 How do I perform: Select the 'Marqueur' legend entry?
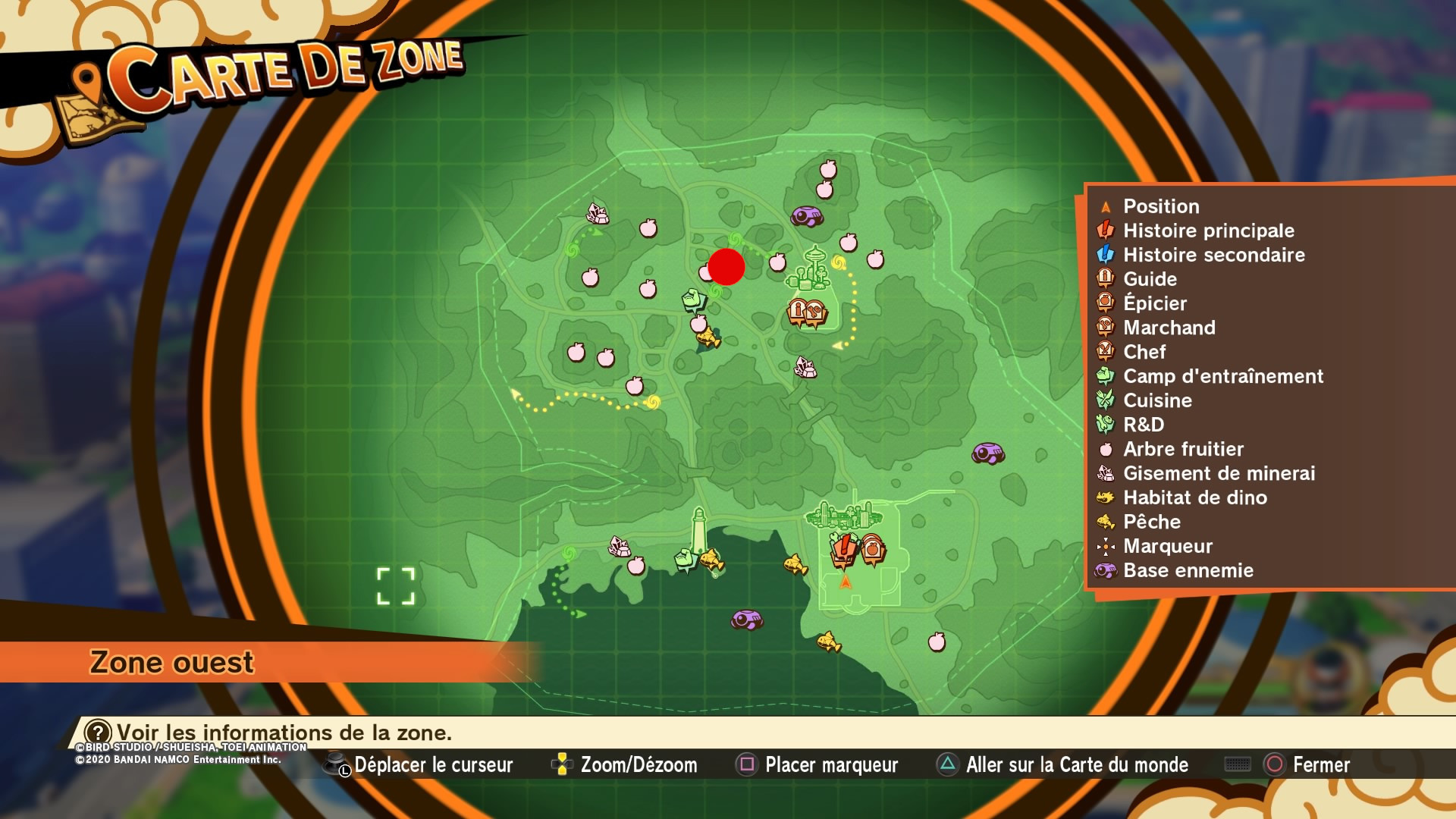[x=1167, y=546]
